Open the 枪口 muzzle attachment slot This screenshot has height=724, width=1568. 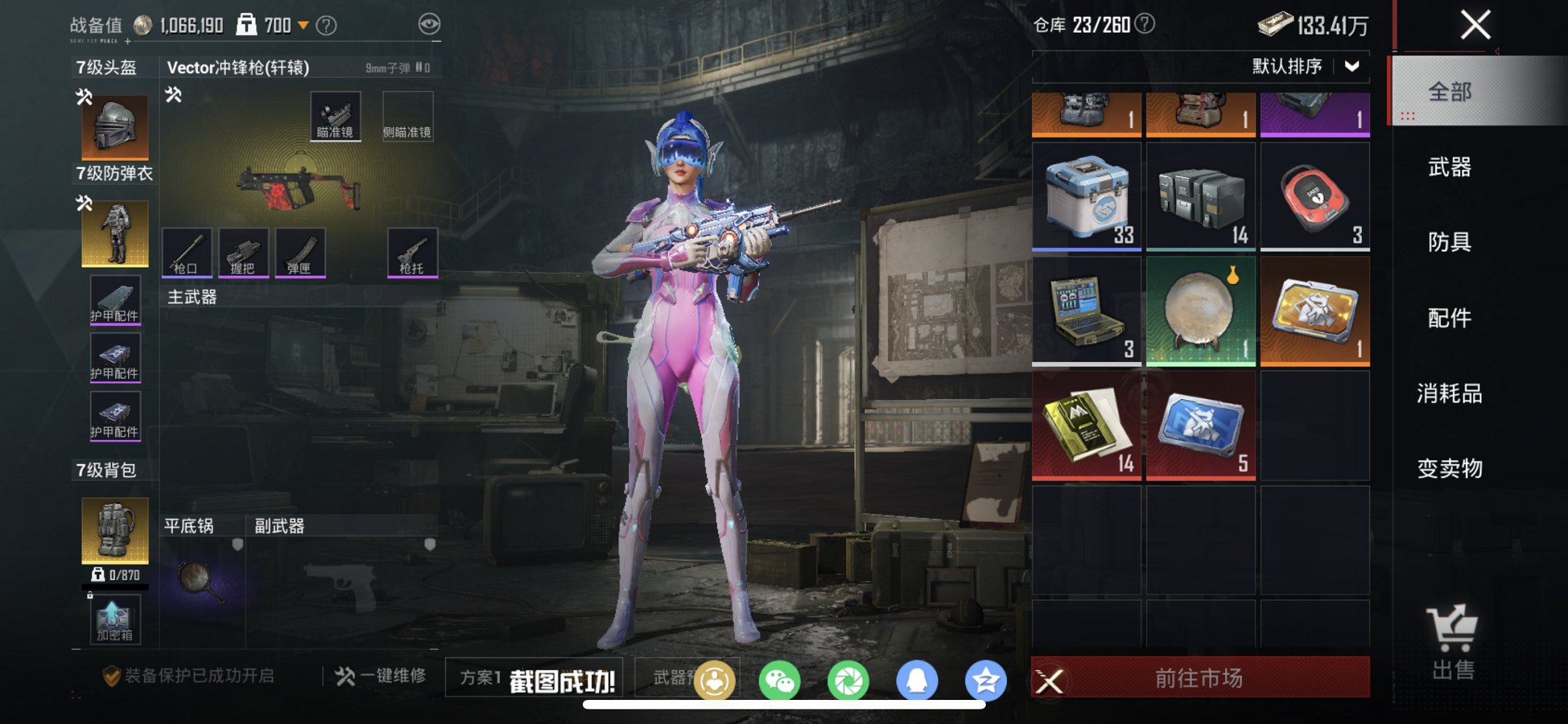point(187,253)
